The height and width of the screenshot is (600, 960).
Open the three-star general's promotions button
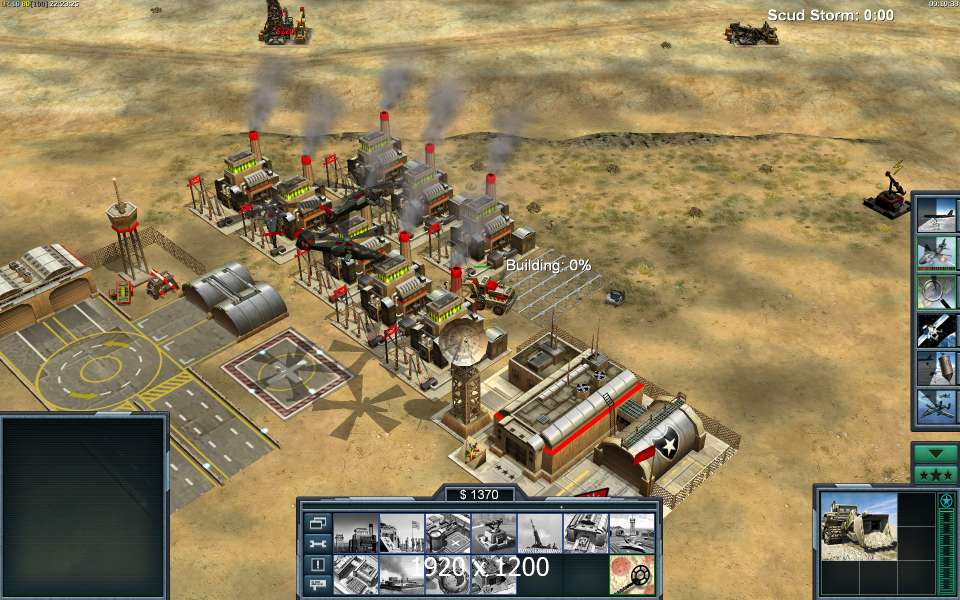pos(935,474)
